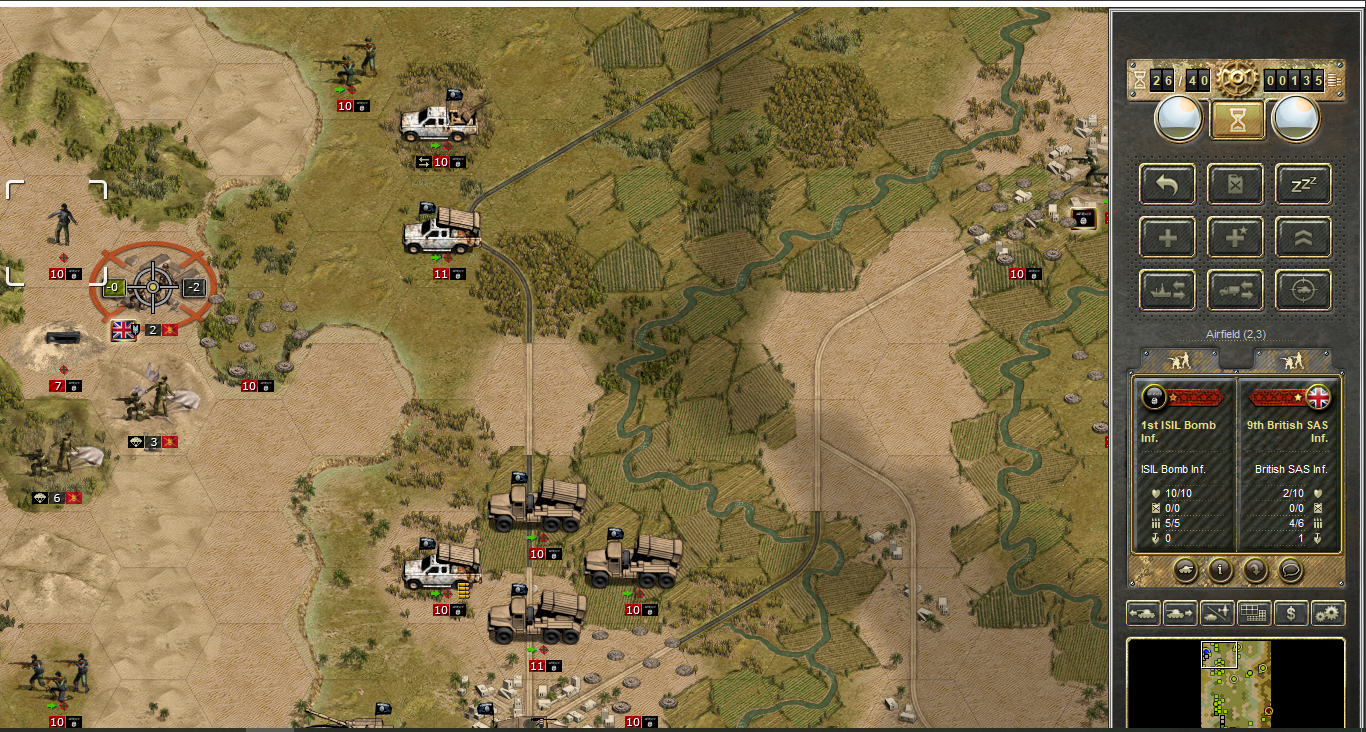Screen dimensions: 1366x732
Task: Click the round tank icon under unit panel
Action: click(x=1185, y=570)
